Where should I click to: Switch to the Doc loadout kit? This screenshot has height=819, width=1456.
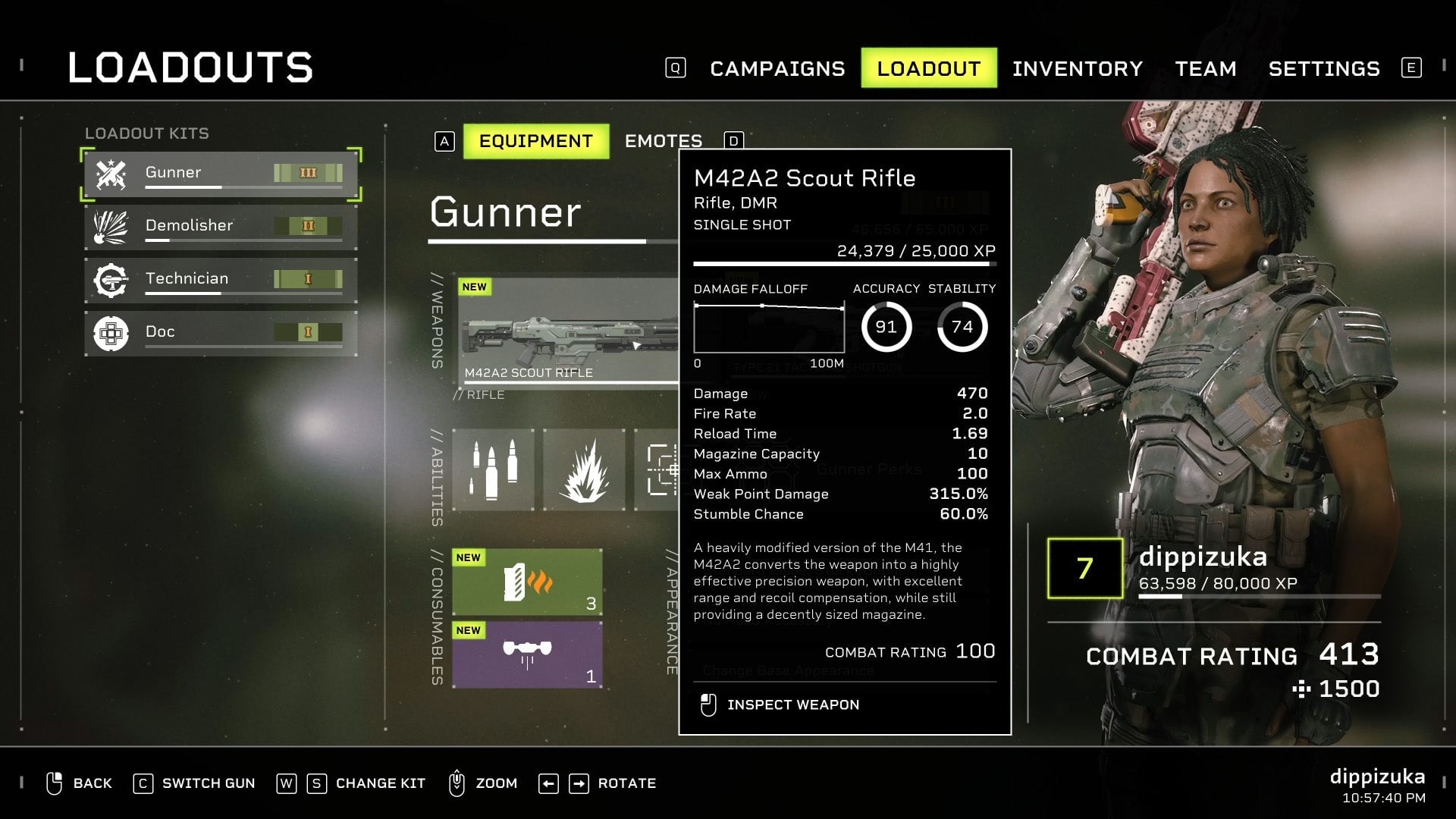pos(220,333)
